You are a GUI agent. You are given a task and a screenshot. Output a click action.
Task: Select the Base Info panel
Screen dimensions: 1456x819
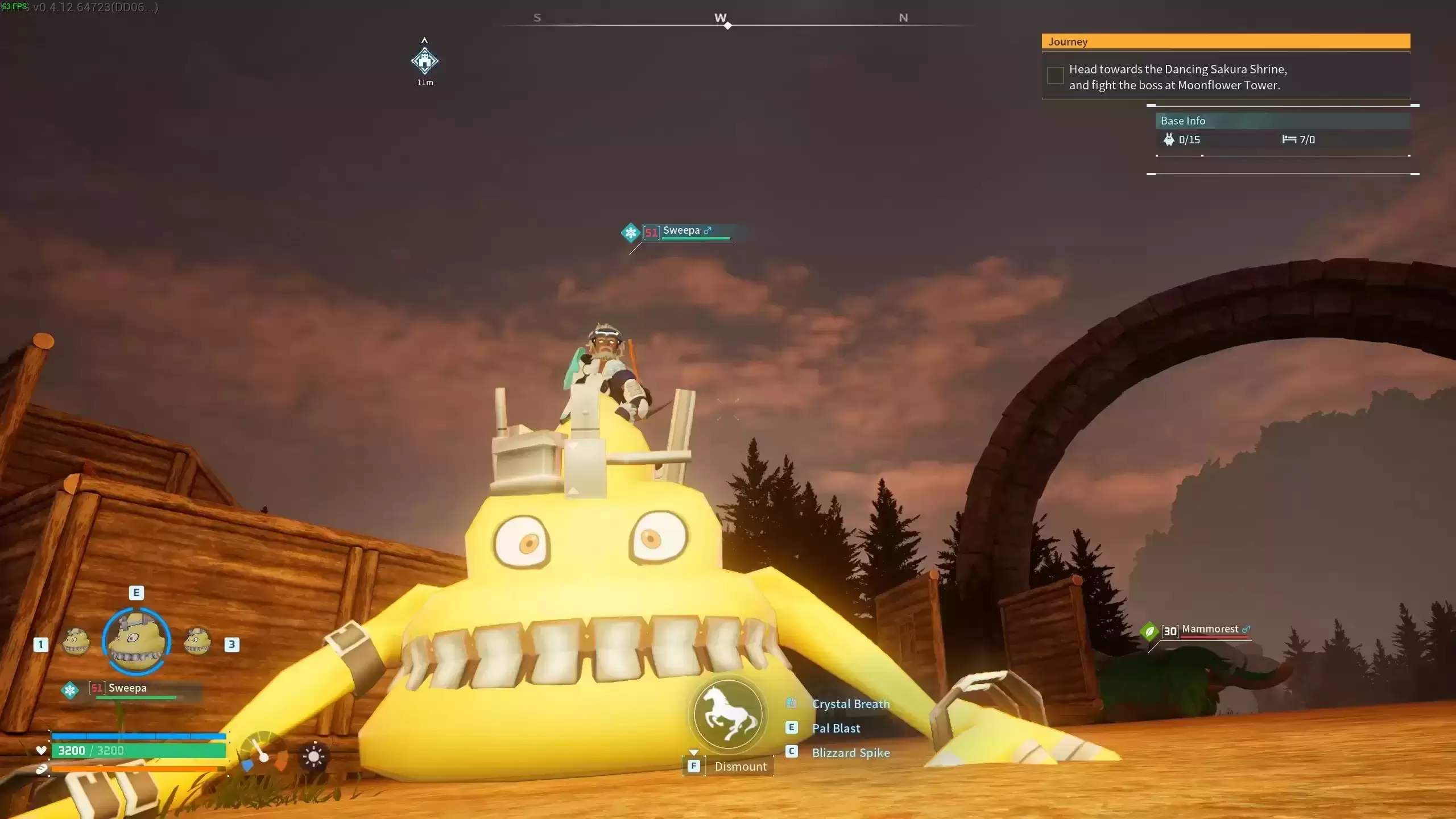coord(1283,121)
